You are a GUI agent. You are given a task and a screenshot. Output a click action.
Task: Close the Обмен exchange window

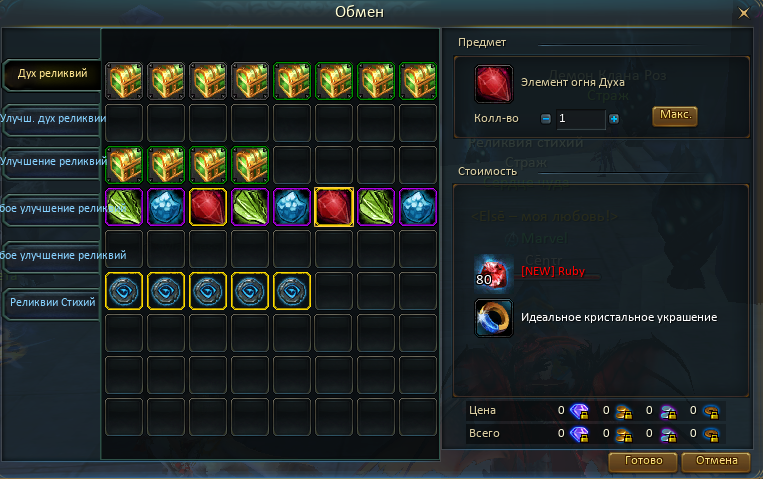pyautogui.click(x=743, y=13)
